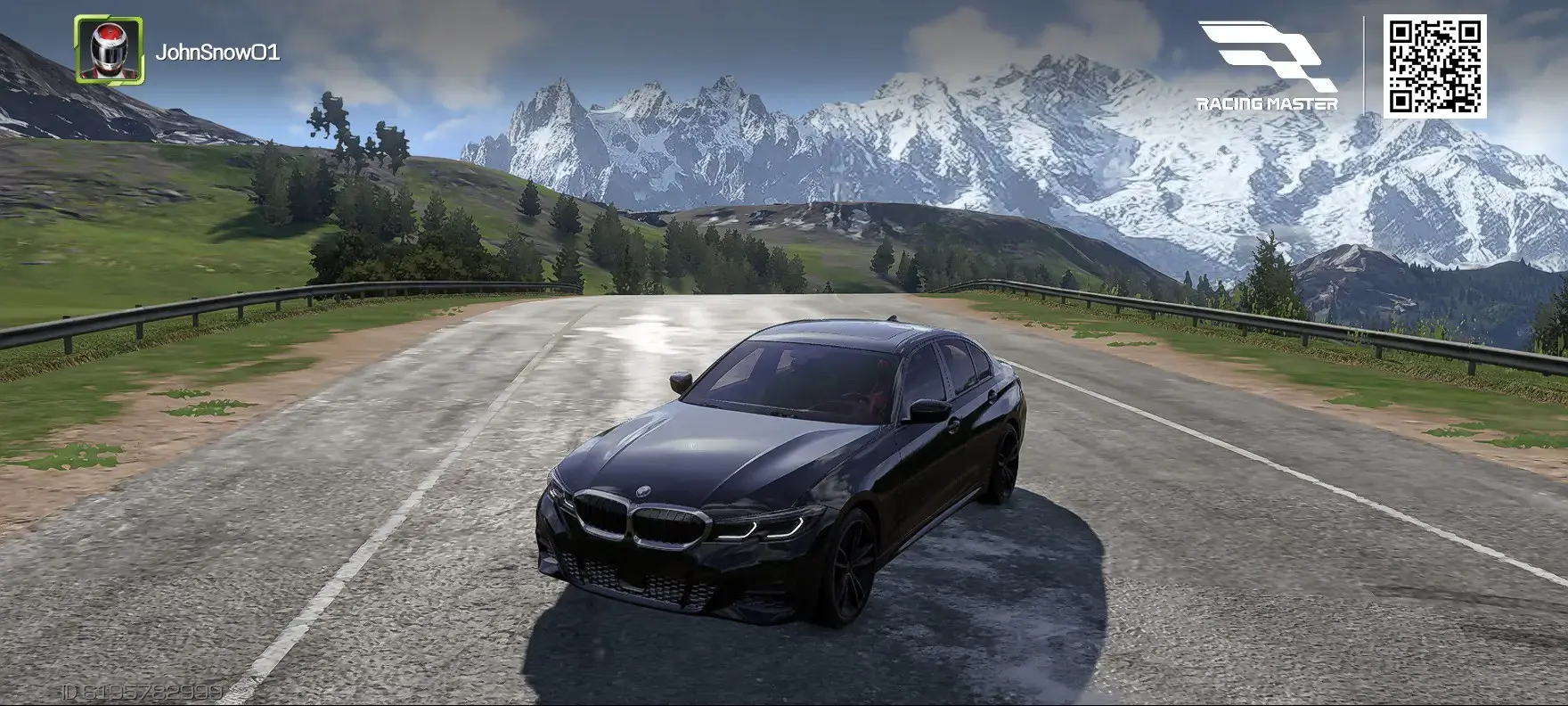This screenshot has height=706, width=1568.
Task: Open the JohnSnow01 helmet avatar
Action: tap(109, 50)
